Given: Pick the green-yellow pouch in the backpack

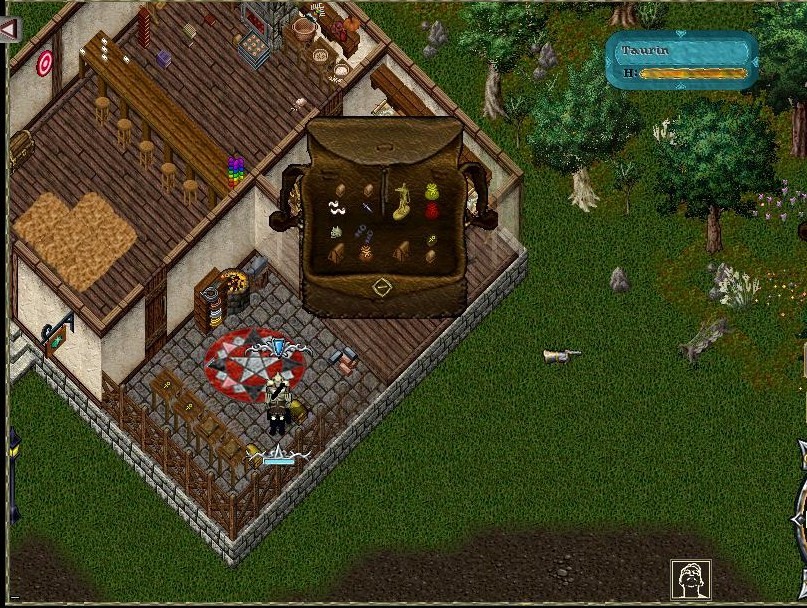Looking at the screenshot, I should (433, 191).
